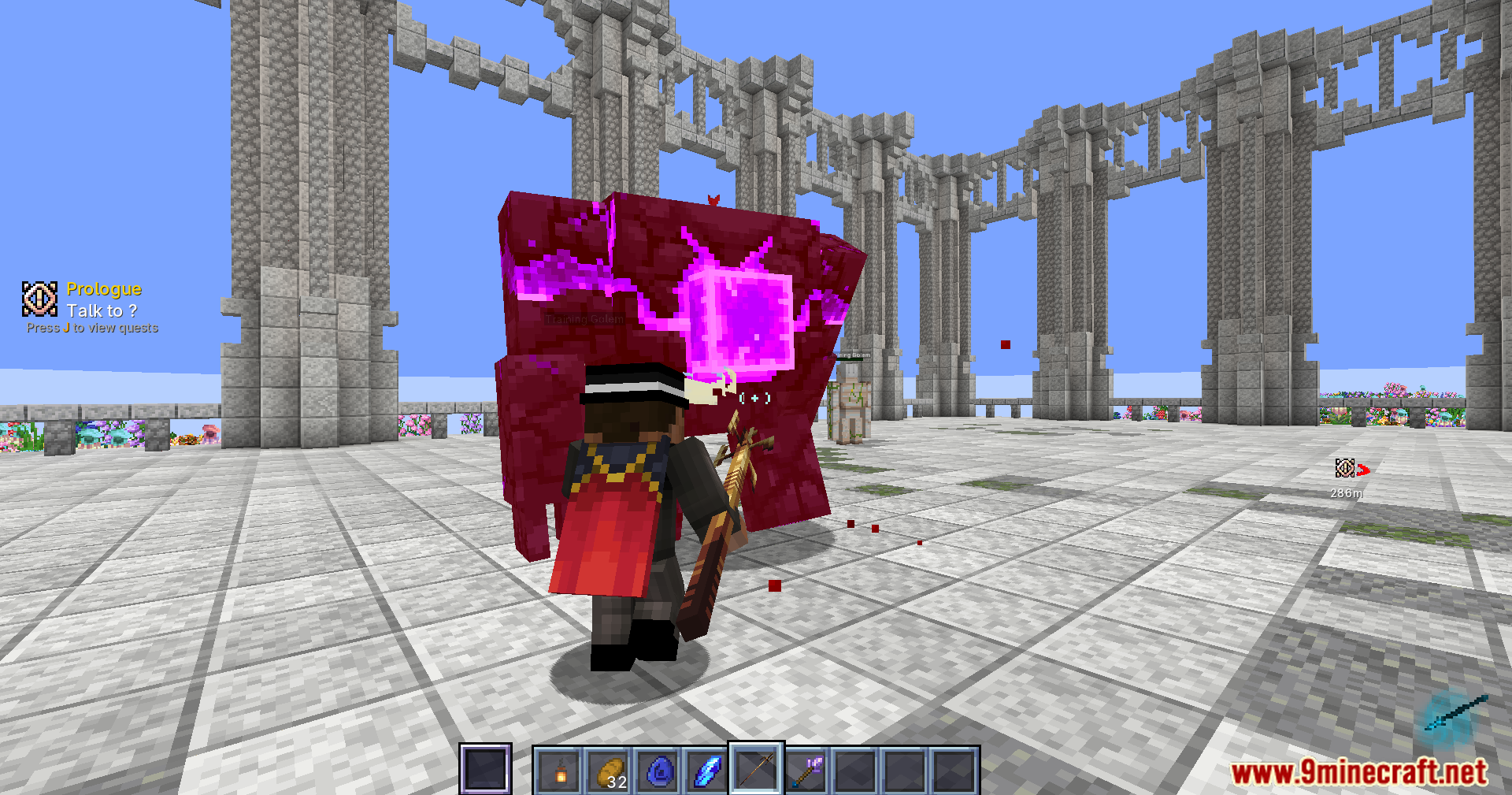Click the red directional arrow beside the waypoint
Image resolution: width=1512 pixels, height=795 pixels.
click(x=1365, y=470)
